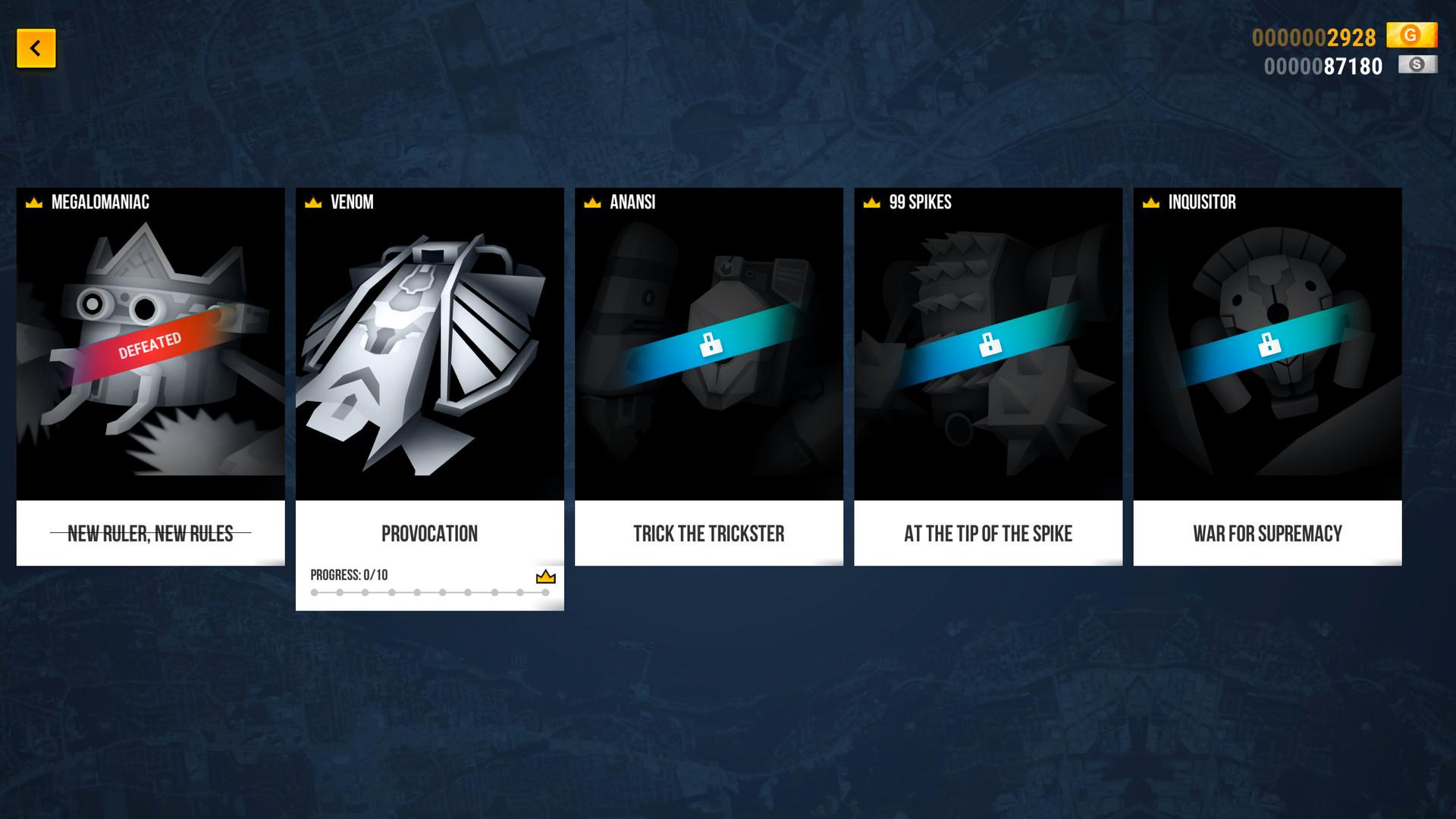The width and height of the screenshot is (1456, 819).
Task: Choose the locked Anansi boss card
Action: click(x=708, y=345)
